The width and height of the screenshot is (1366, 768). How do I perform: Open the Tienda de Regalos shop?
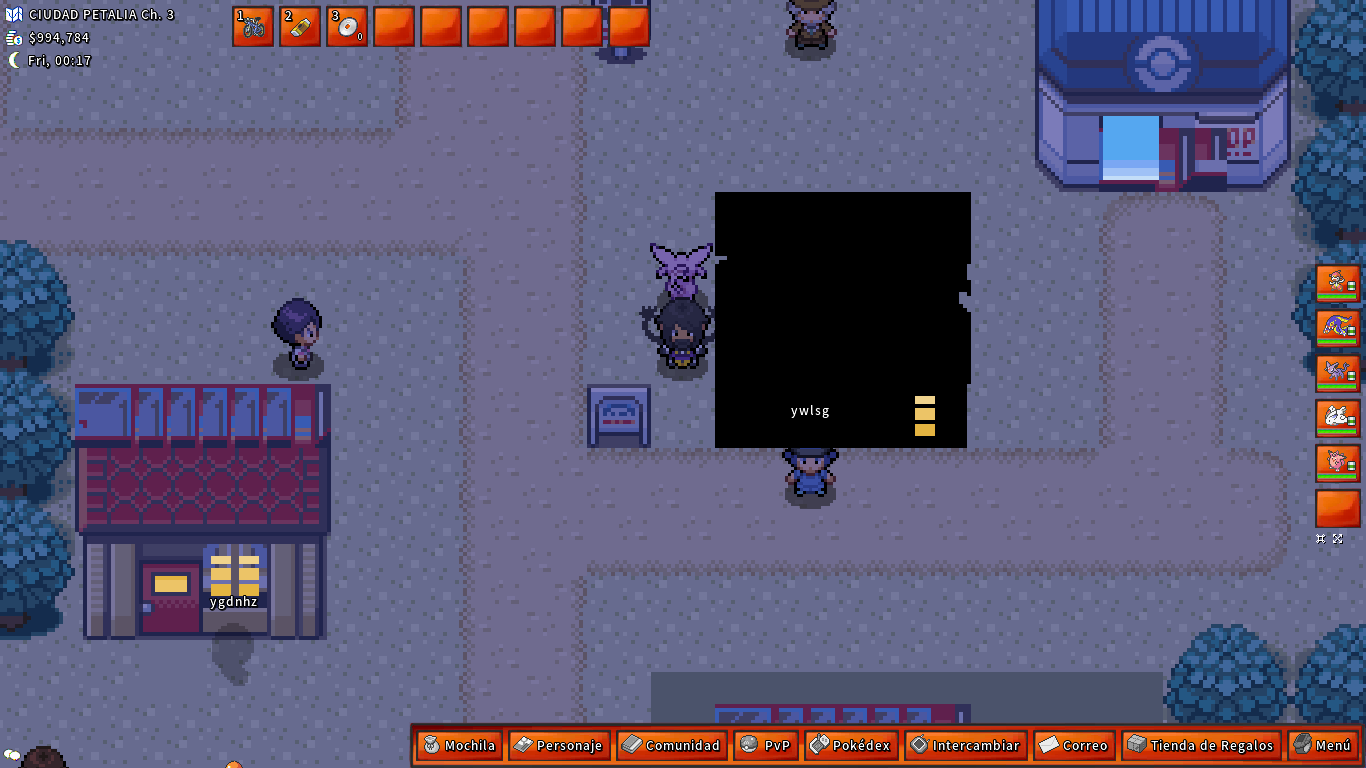pos(1201,745)
